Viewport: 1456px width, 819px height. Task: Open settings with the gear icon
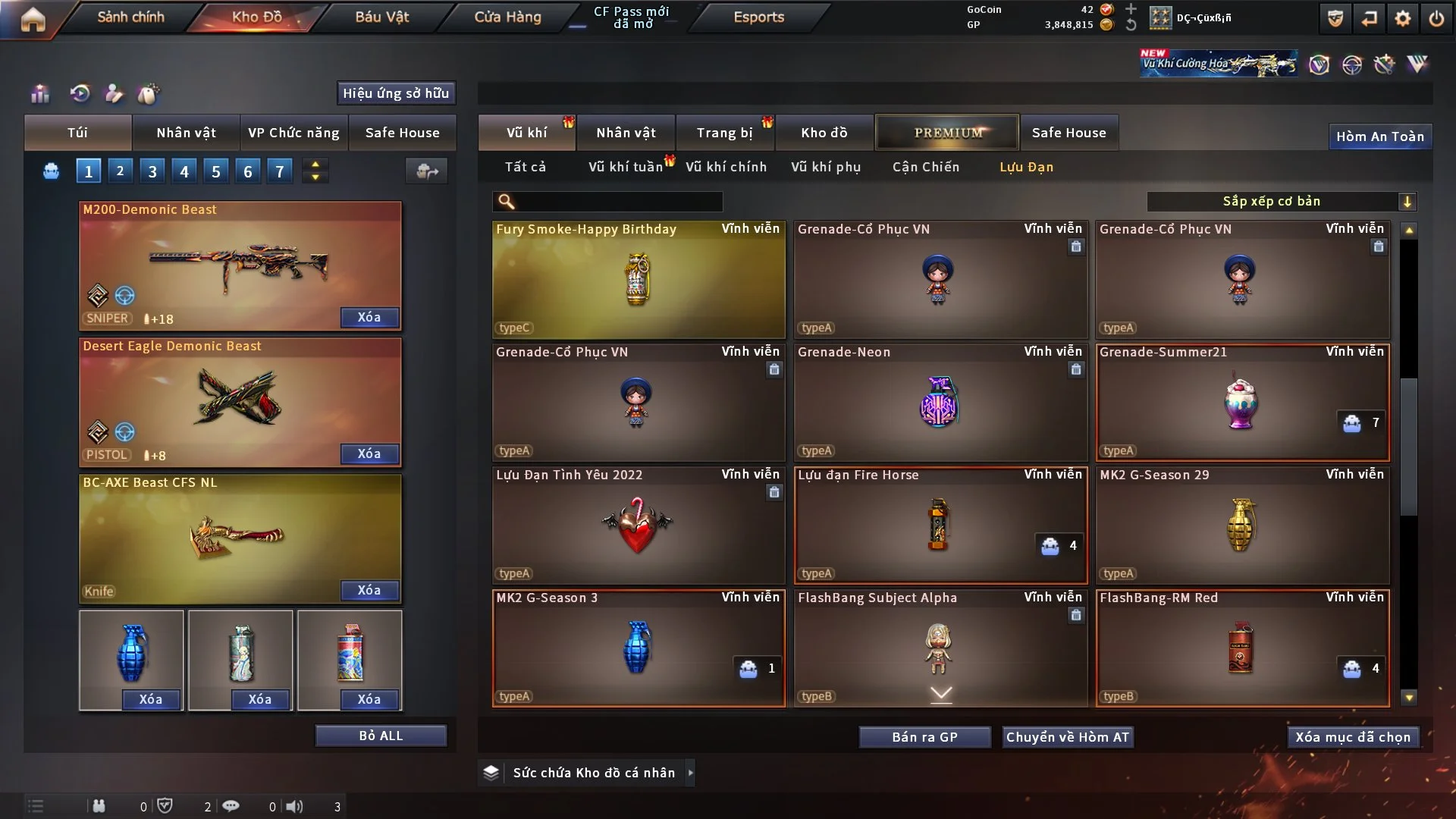pyautogui.click(x=1402, y=18)
